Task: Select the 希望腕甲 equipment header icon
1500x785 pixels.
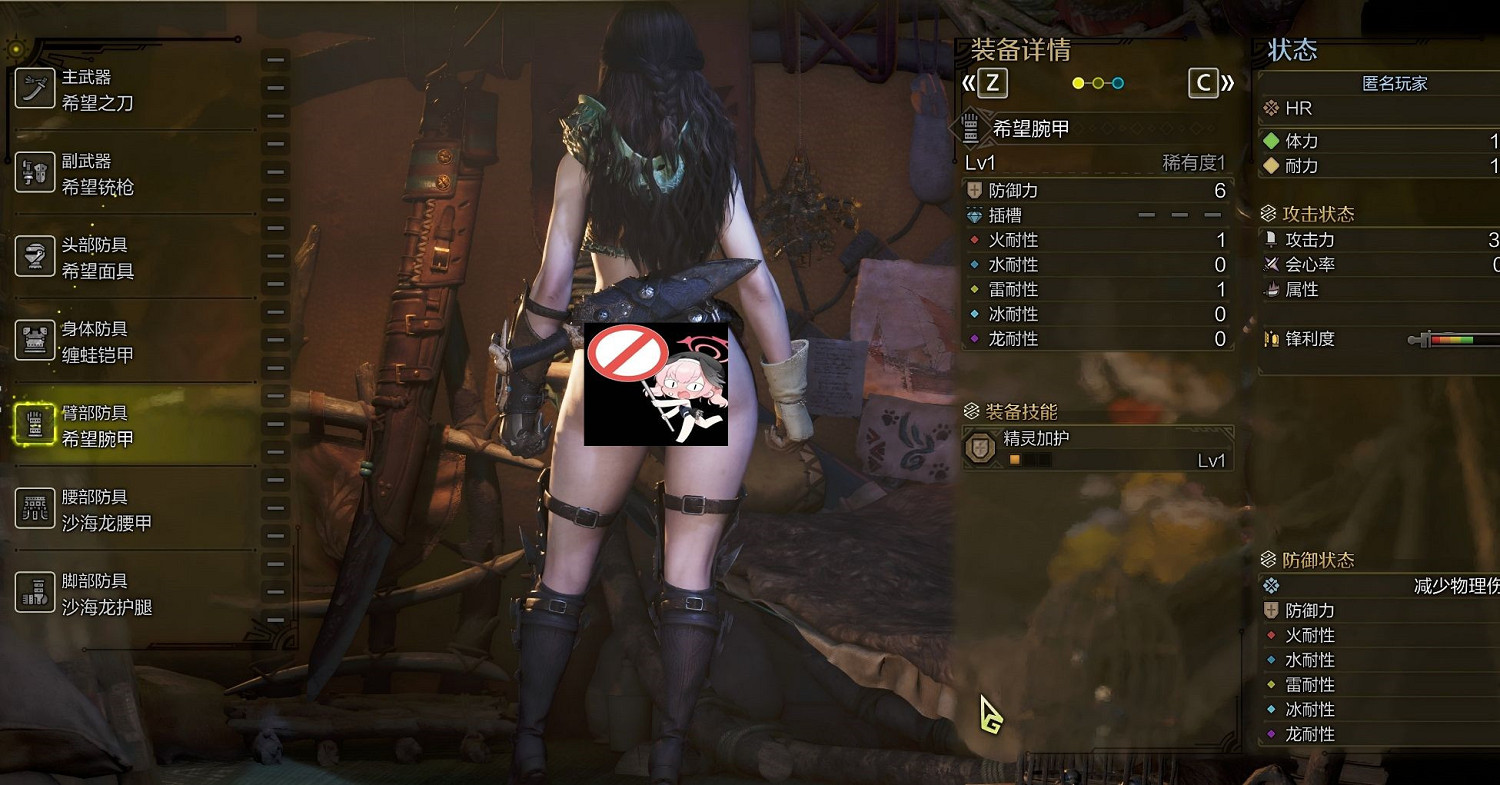Action: coord(969,128)
